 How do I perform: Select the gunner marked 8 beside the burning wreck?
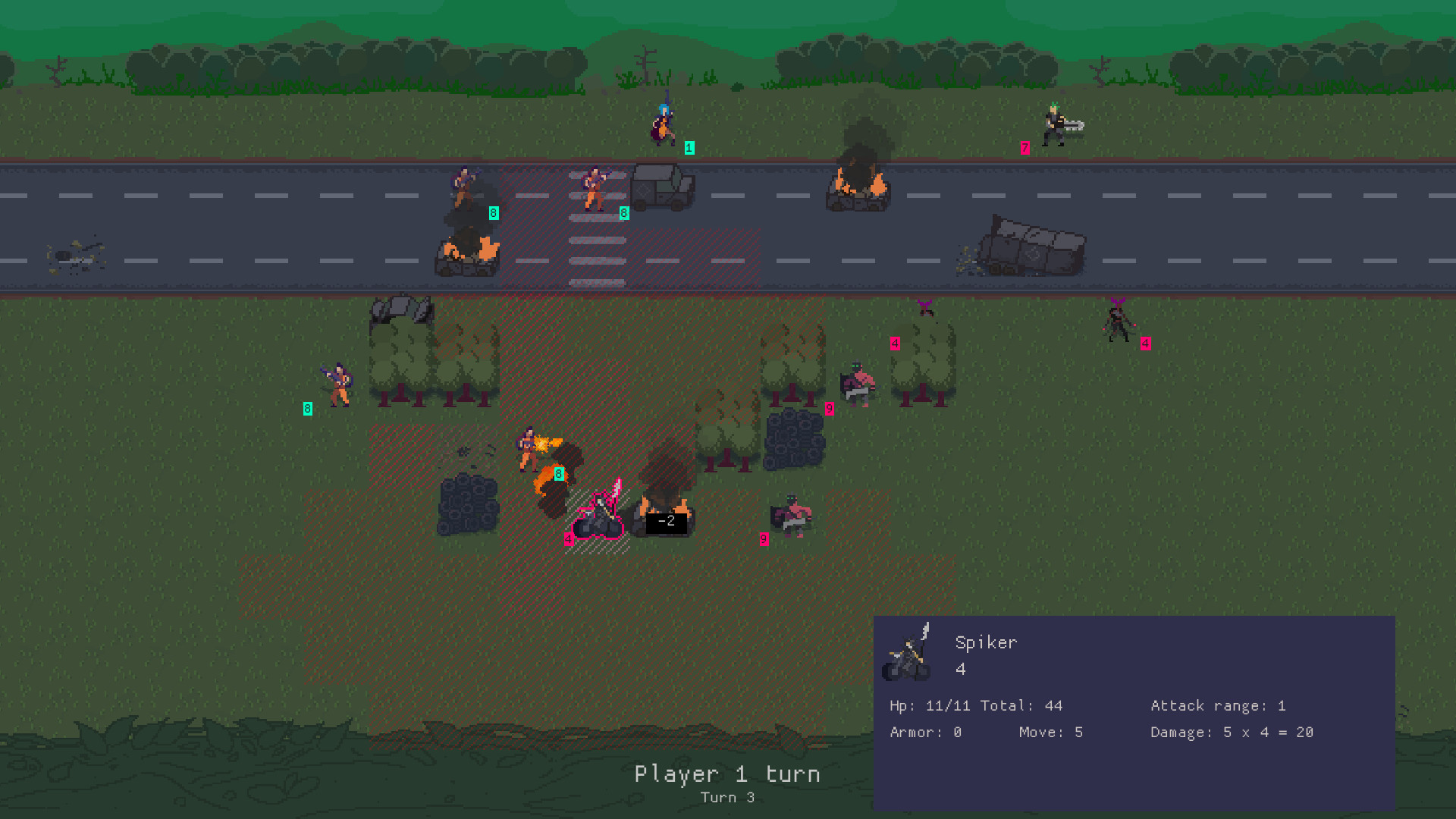463,186
